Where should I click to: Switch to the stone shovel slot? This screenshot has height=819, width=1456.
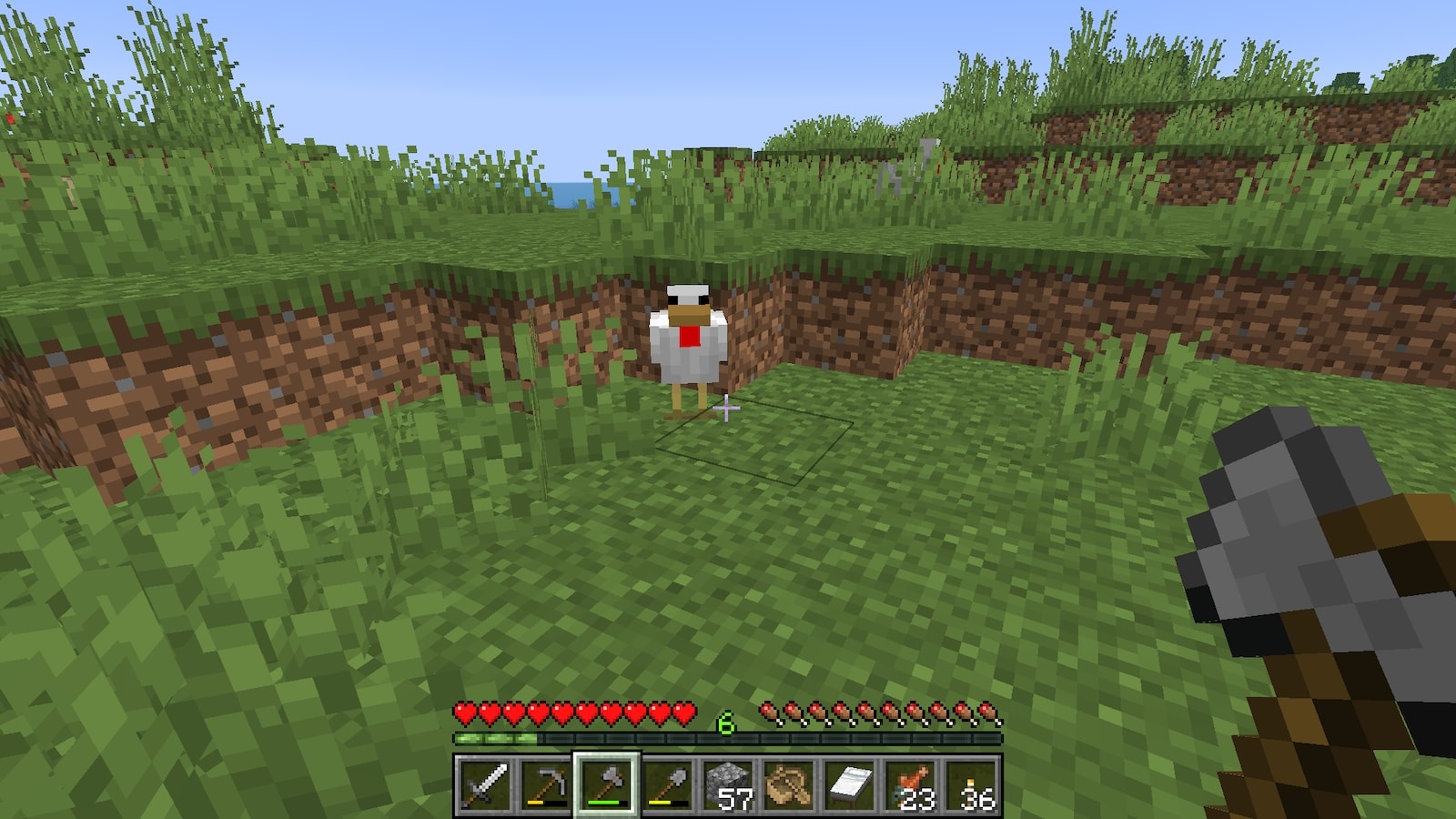pos(667,784)
